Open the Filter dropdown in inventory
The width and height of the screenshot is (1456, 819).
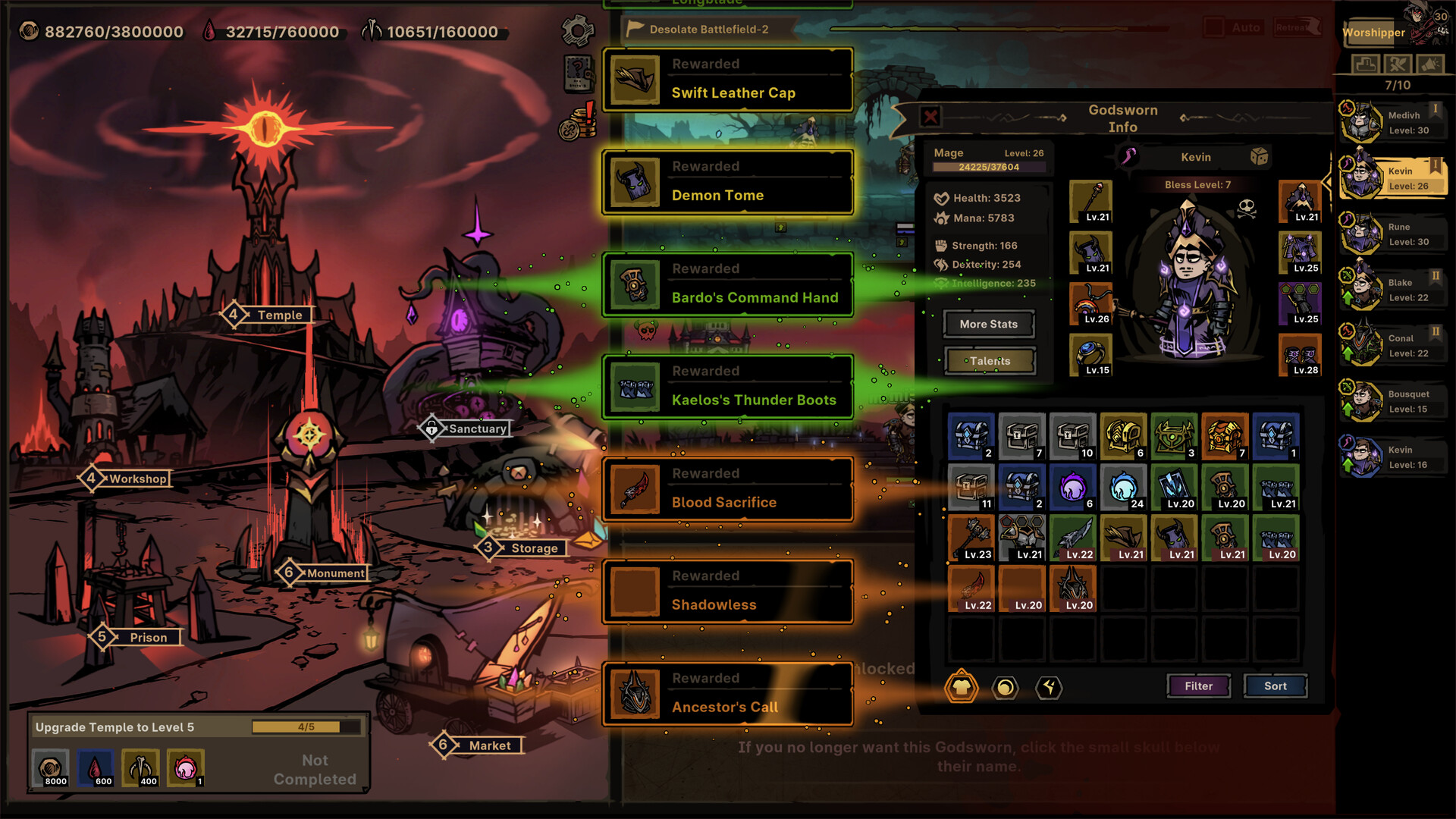coord(1198,686)
